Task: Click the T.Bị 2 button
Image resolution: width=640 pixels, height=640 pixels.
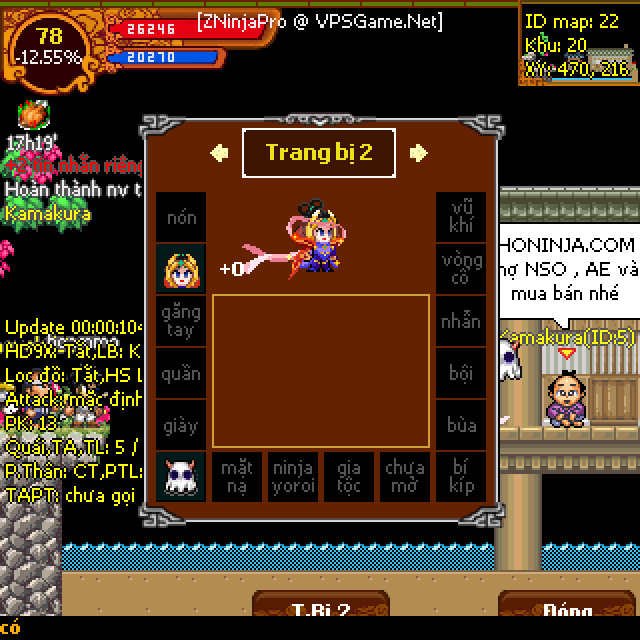Action: click(320, 611)
